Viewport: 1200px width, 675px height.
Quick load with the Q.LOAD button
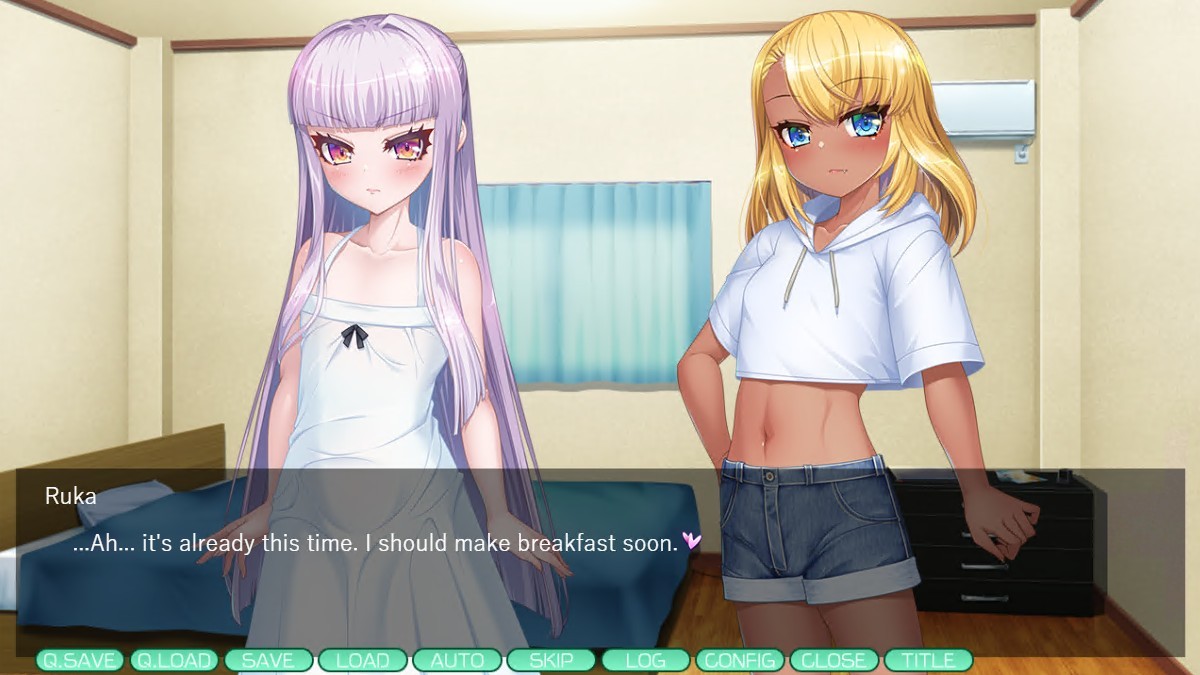point(174,660)
